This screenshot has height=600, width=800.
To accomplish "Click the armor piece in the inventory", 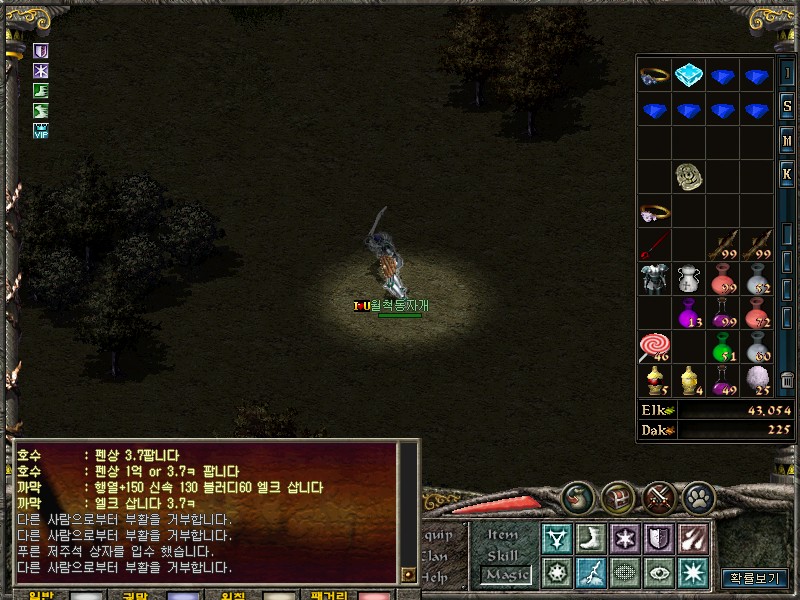I will click(654, 279).
